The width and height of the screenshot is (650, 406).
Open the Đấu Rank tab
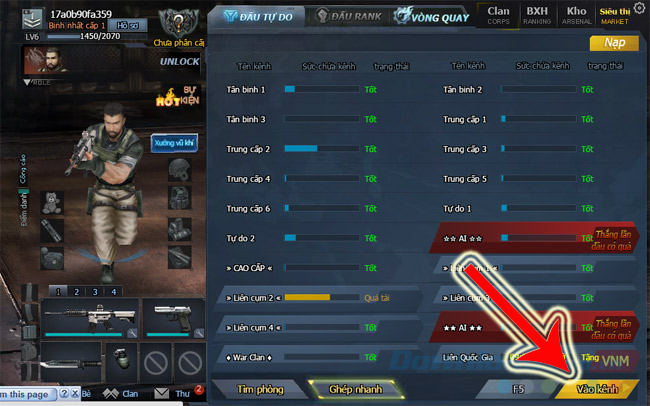click(x=347, y=17)
